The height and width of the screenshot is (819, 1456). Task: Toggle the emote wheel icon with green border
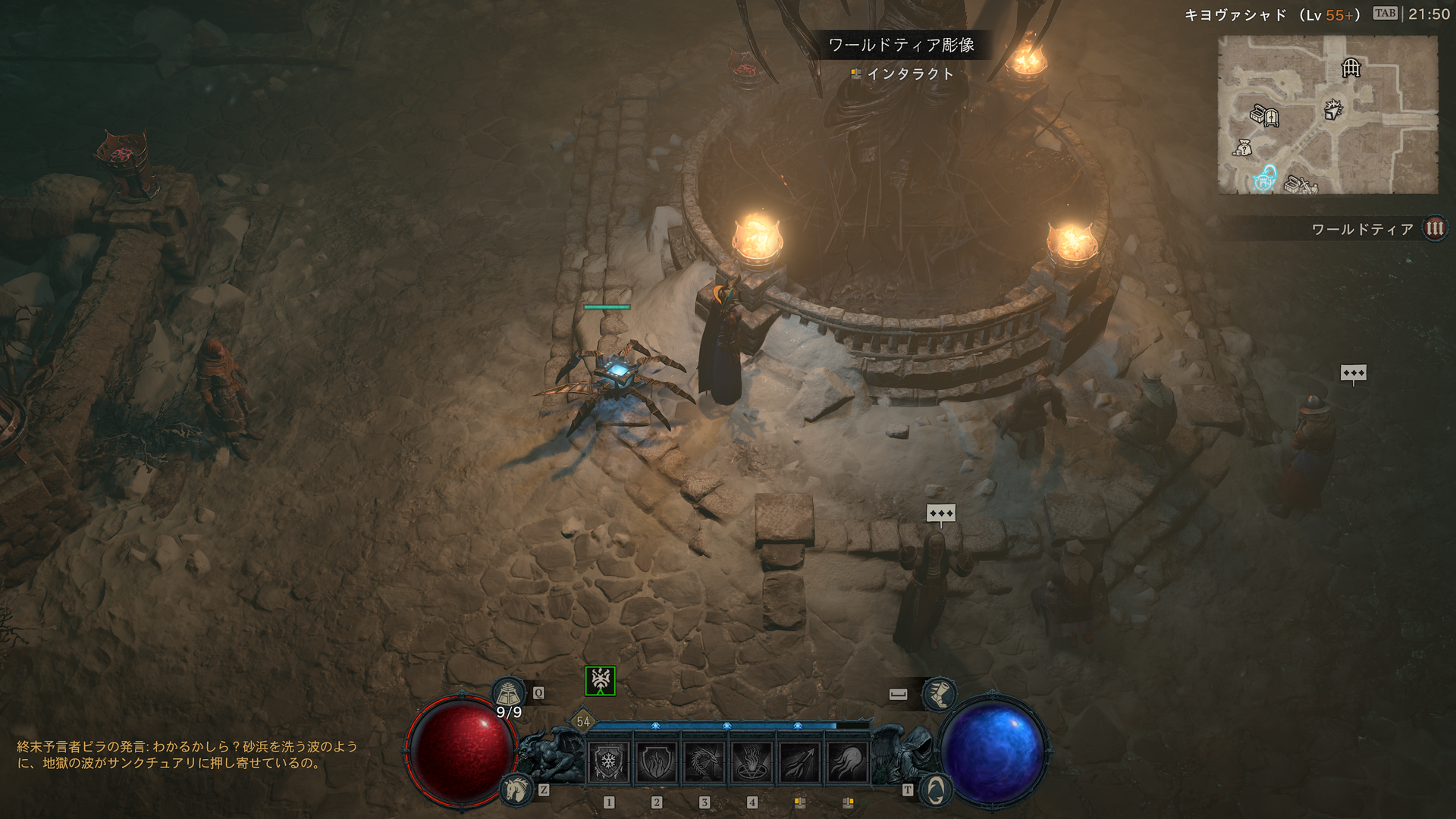(x=599, y=682)
